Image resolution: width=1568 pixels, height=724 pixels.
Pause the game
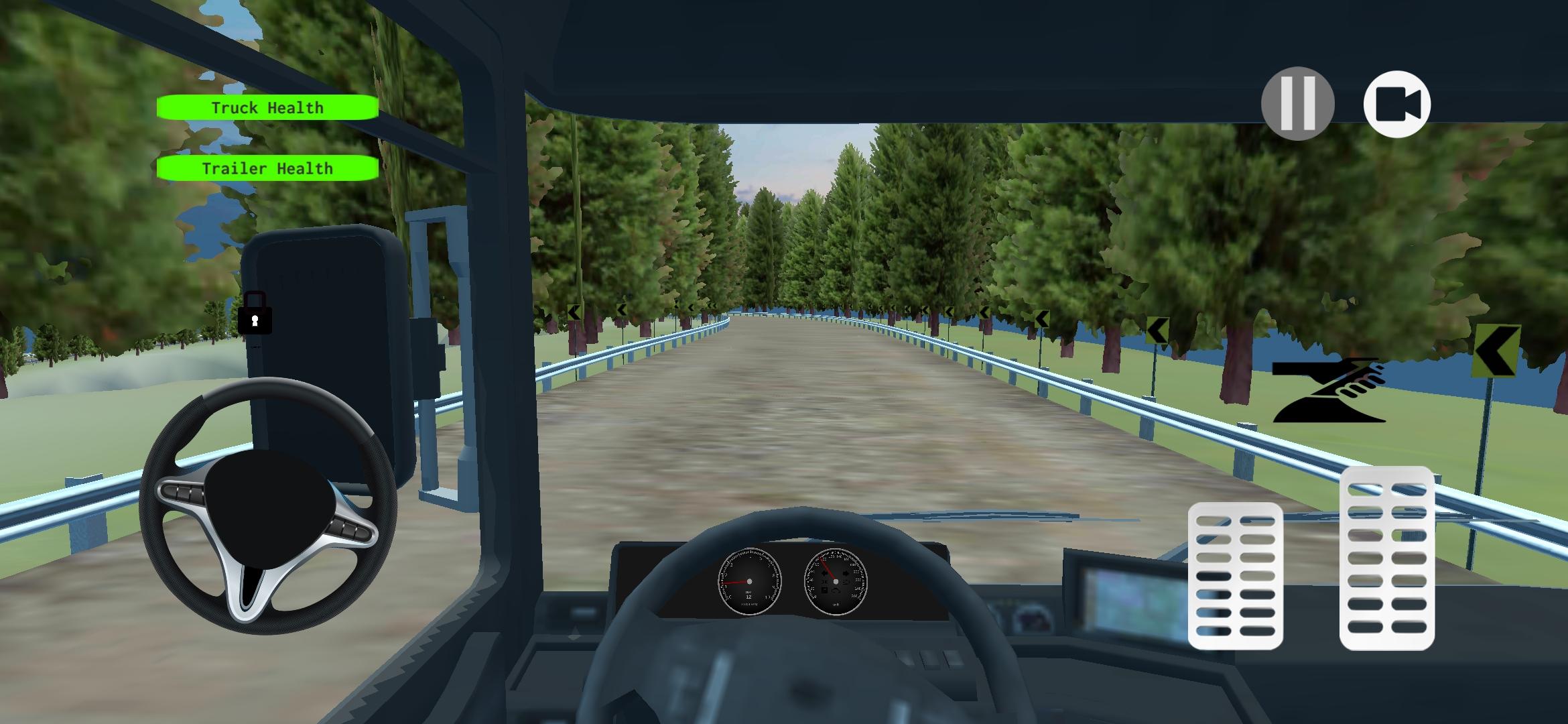pos(1298,102)
